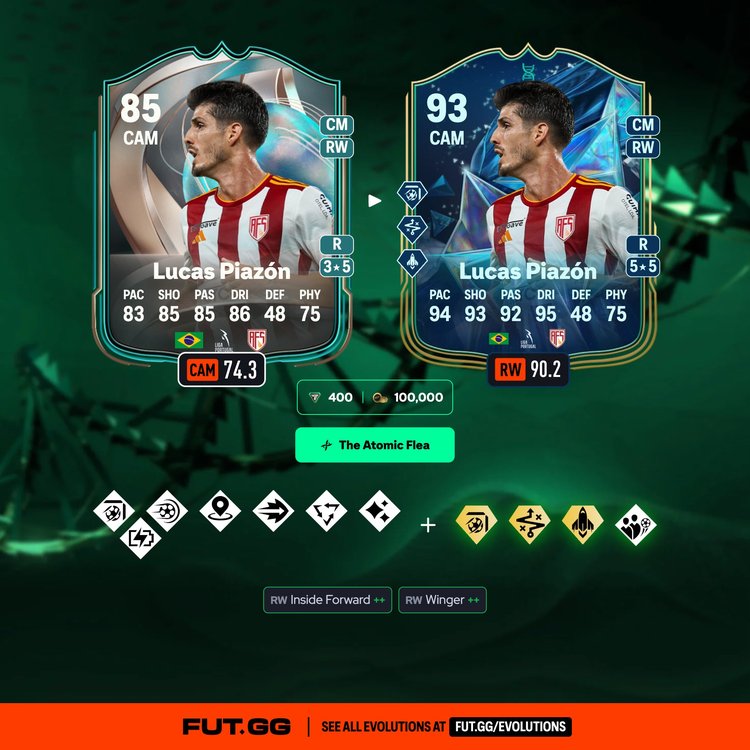
Task: Open The Atomic Flea evolution
Action: [375, 445]
